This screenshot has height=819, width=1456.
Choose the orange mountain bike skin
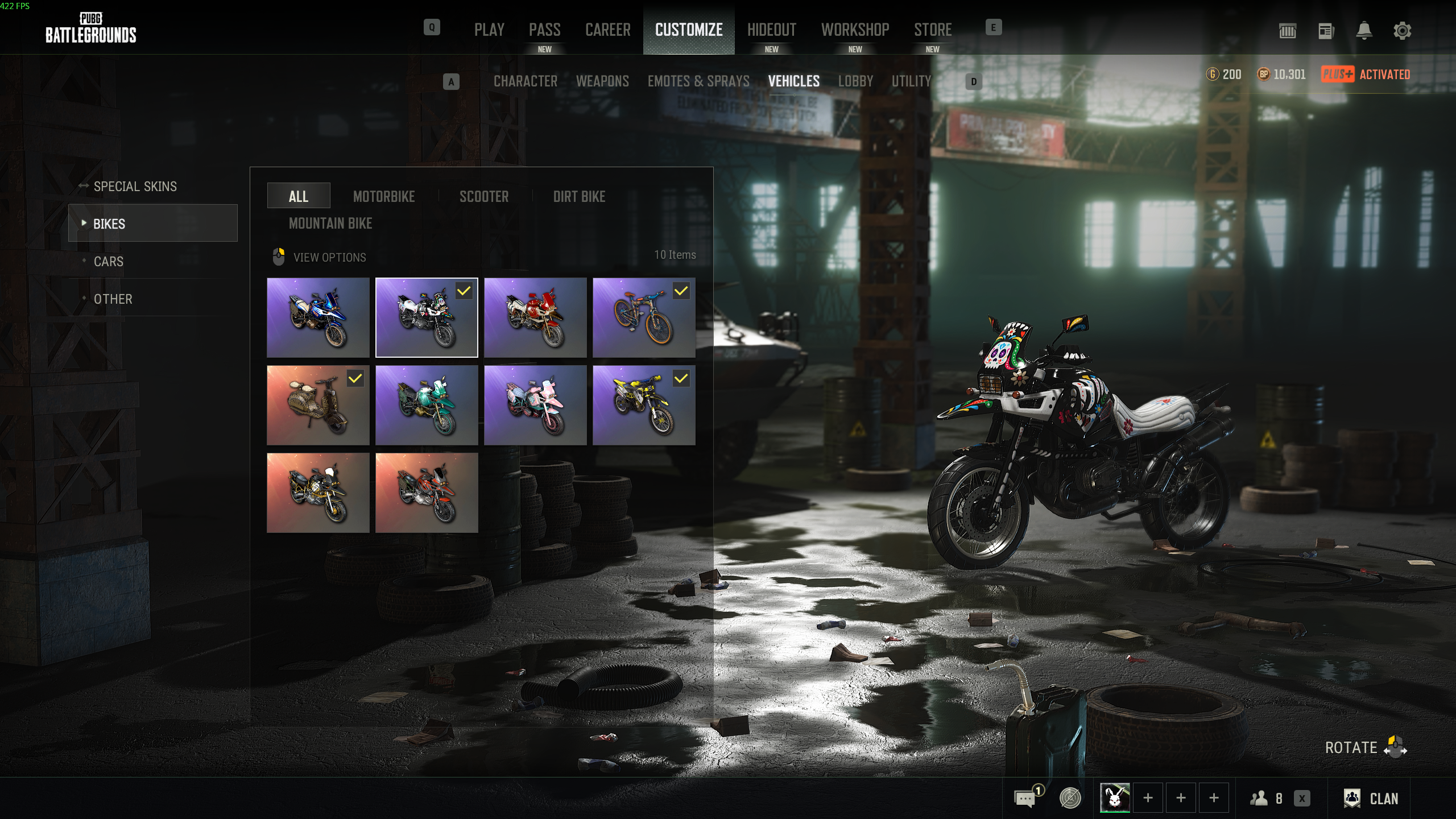click(643, 317)
